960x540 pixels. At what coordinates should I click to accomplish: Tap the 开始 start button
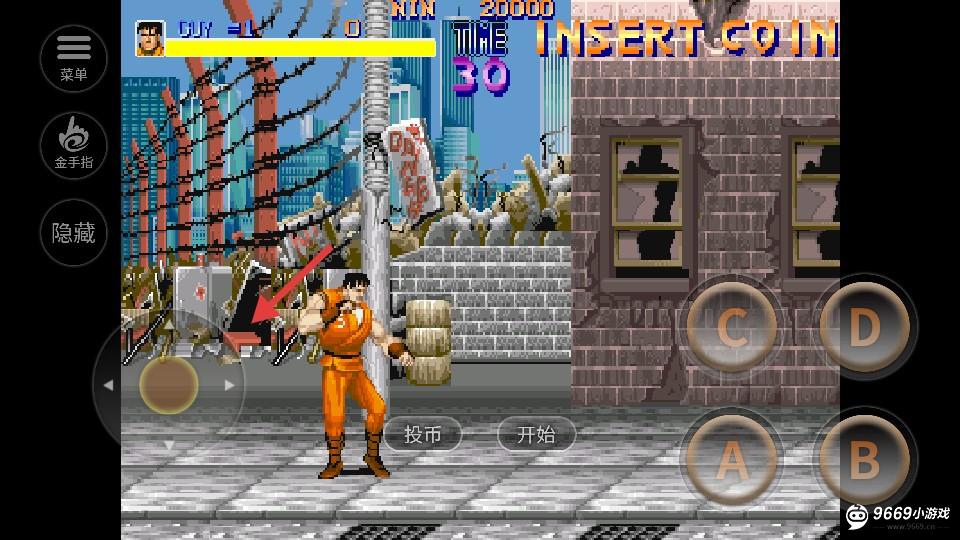tap(537, 434)
